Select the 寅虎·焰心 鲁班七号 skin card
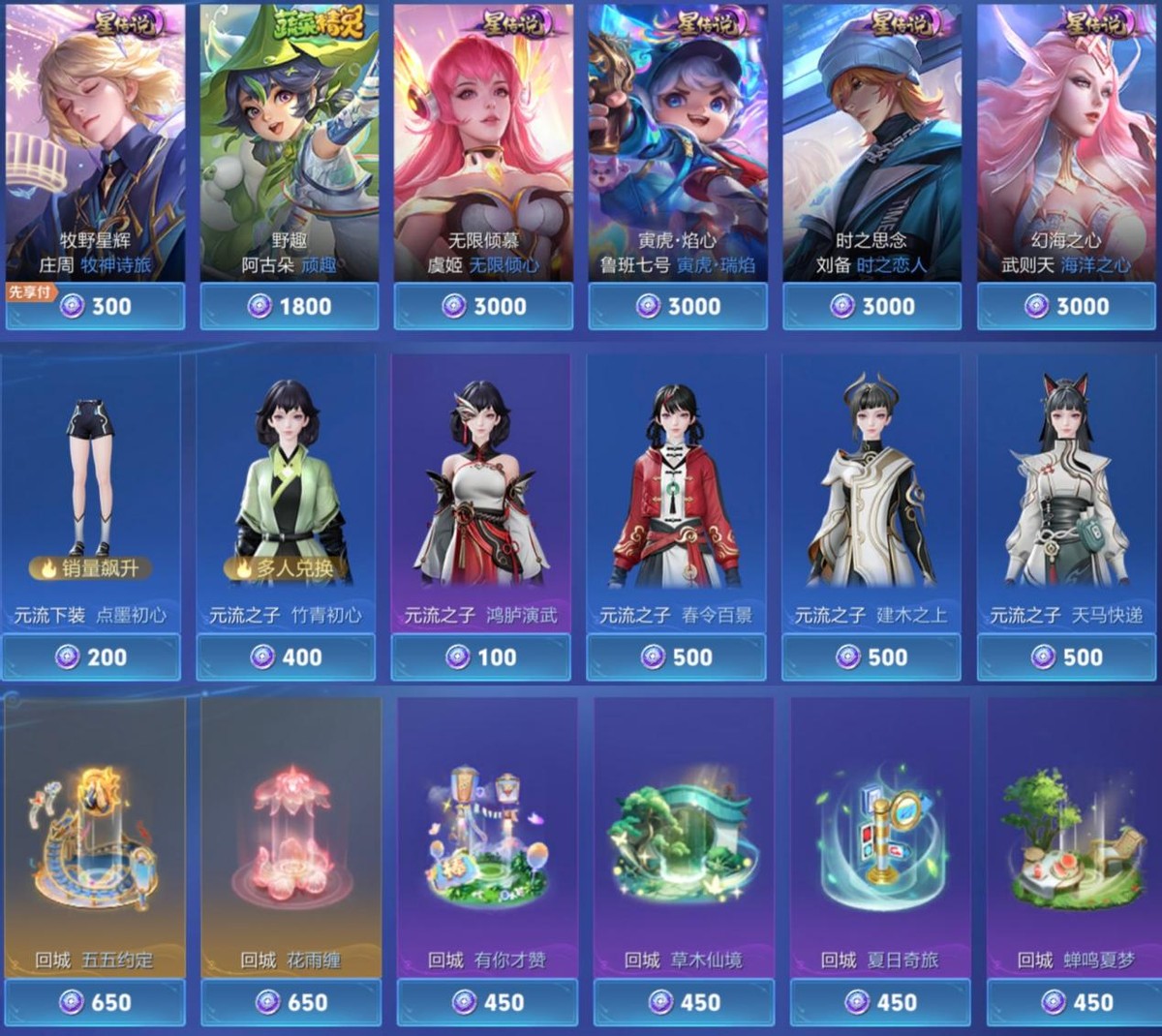Screen dimensions: 1162x1036 click(x=677, y=145)
